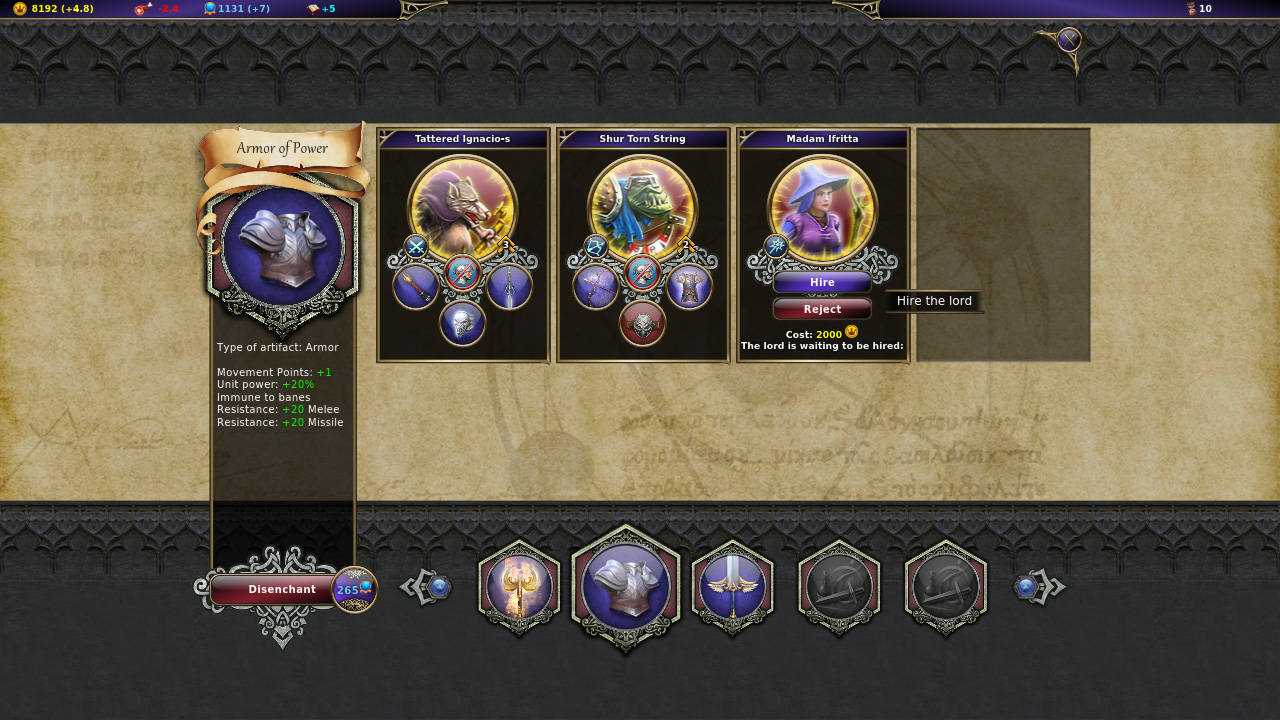Click the banned unit icon on Tattered Ignacio-s
This screenshot has width=1280, height=720.
coord(463,270)
